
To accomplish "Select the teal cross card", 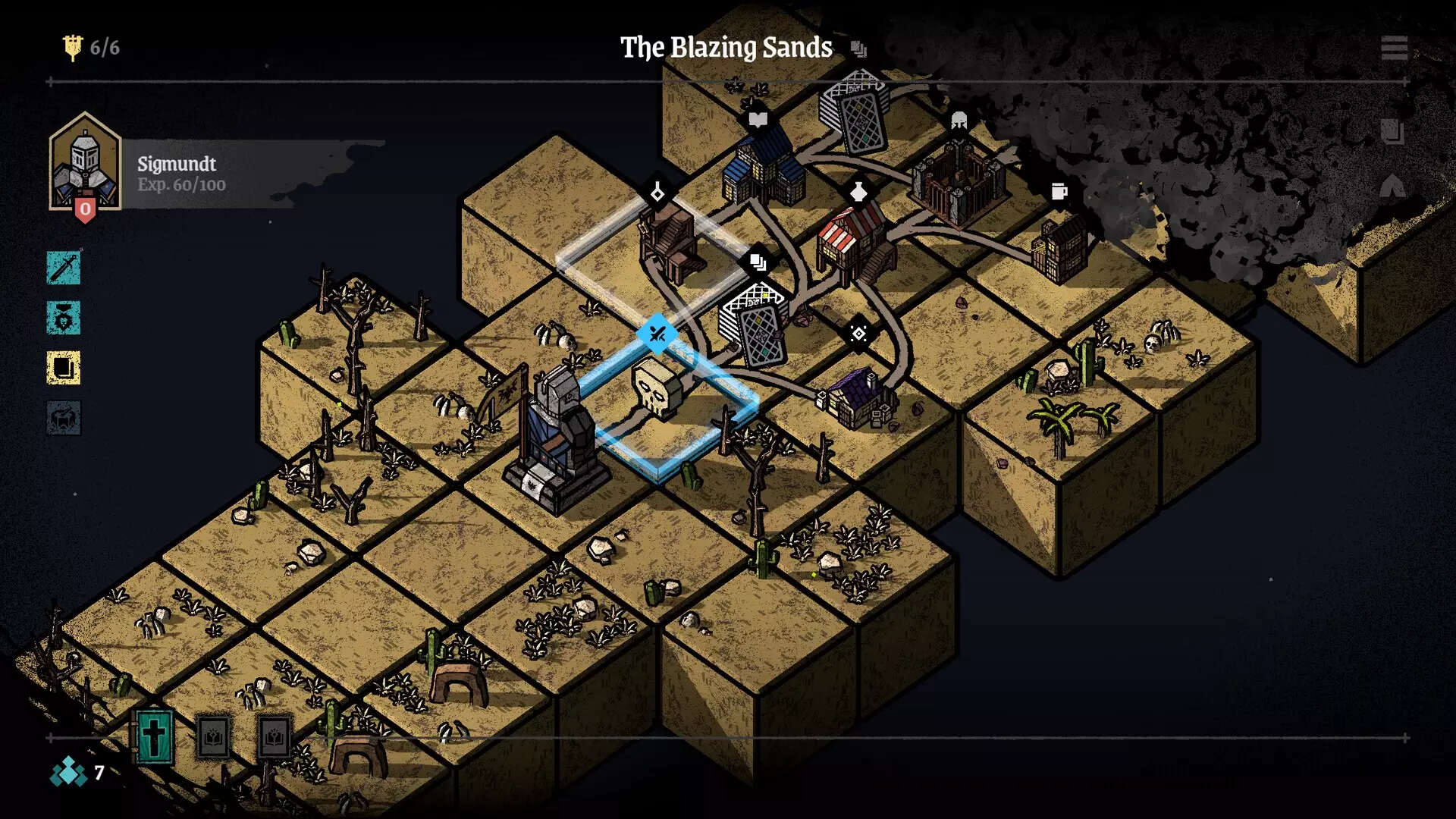I will tap(155, 736).
